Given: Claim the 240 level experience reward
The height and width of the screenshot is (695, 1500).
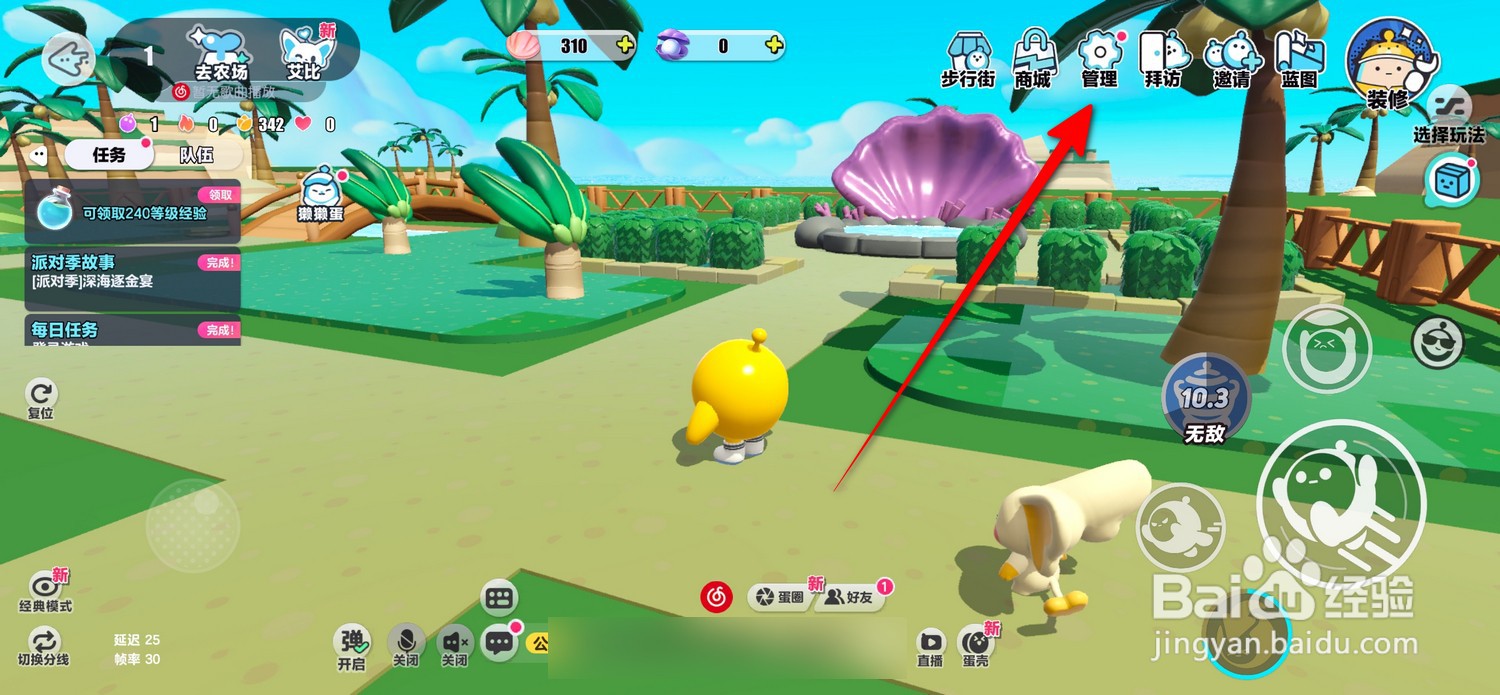Looking at the screenshot, I should tap(220, 195).
